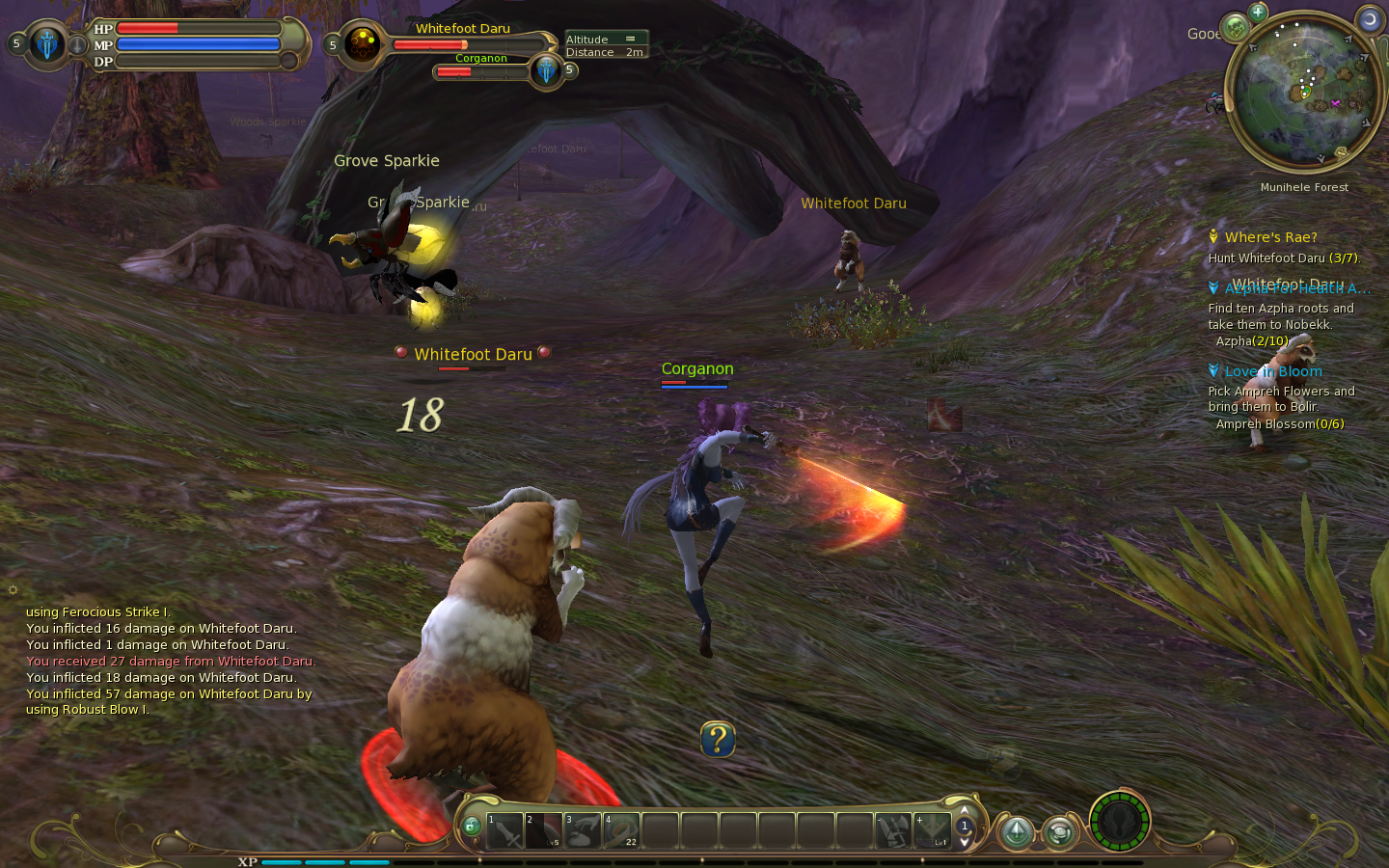Viewport: 1389px width, 868px height.
Task: Click the player class portrait icon
Action: click(46, 44)
